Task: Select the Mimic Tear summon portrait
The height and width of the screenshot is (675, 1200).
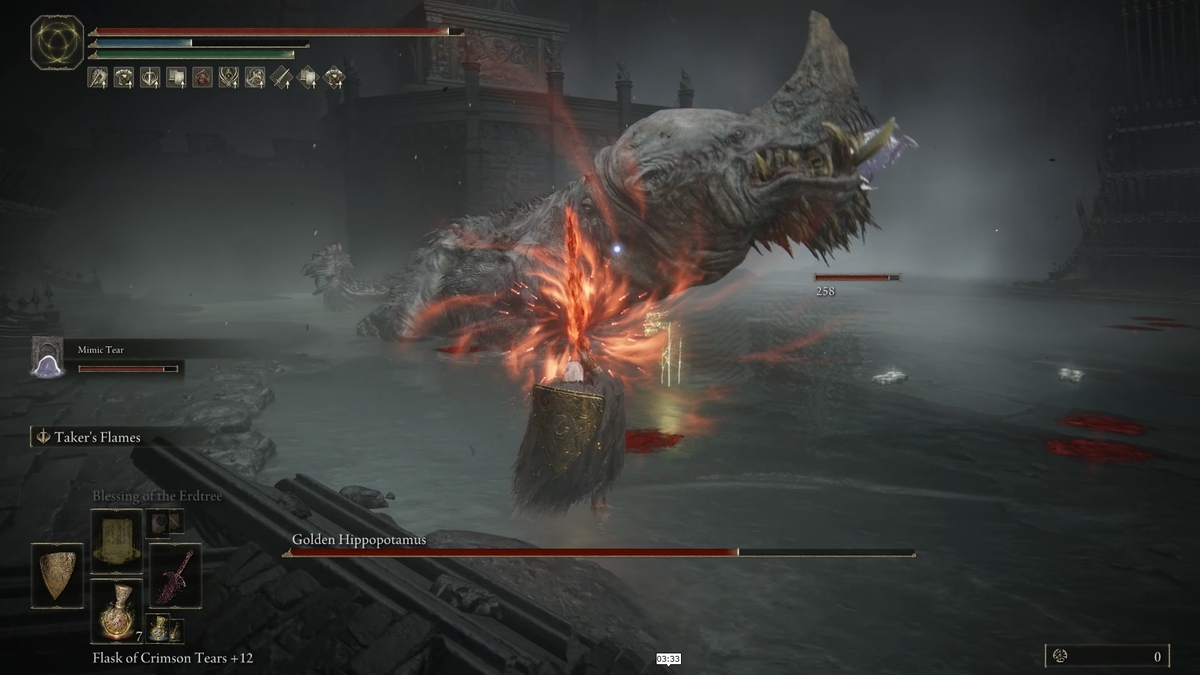Action: click(x=47, y=357)
